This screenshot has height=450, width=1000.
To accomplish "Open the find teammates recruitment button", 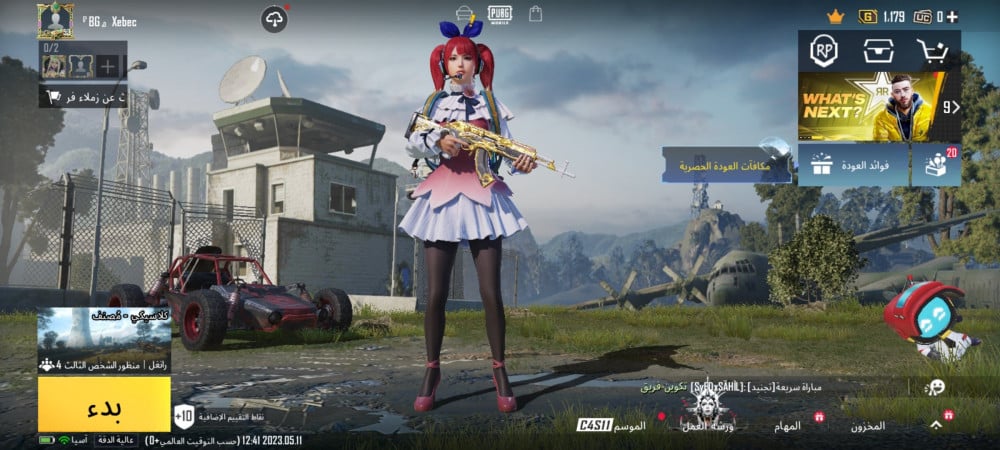I will click(84, 97).
